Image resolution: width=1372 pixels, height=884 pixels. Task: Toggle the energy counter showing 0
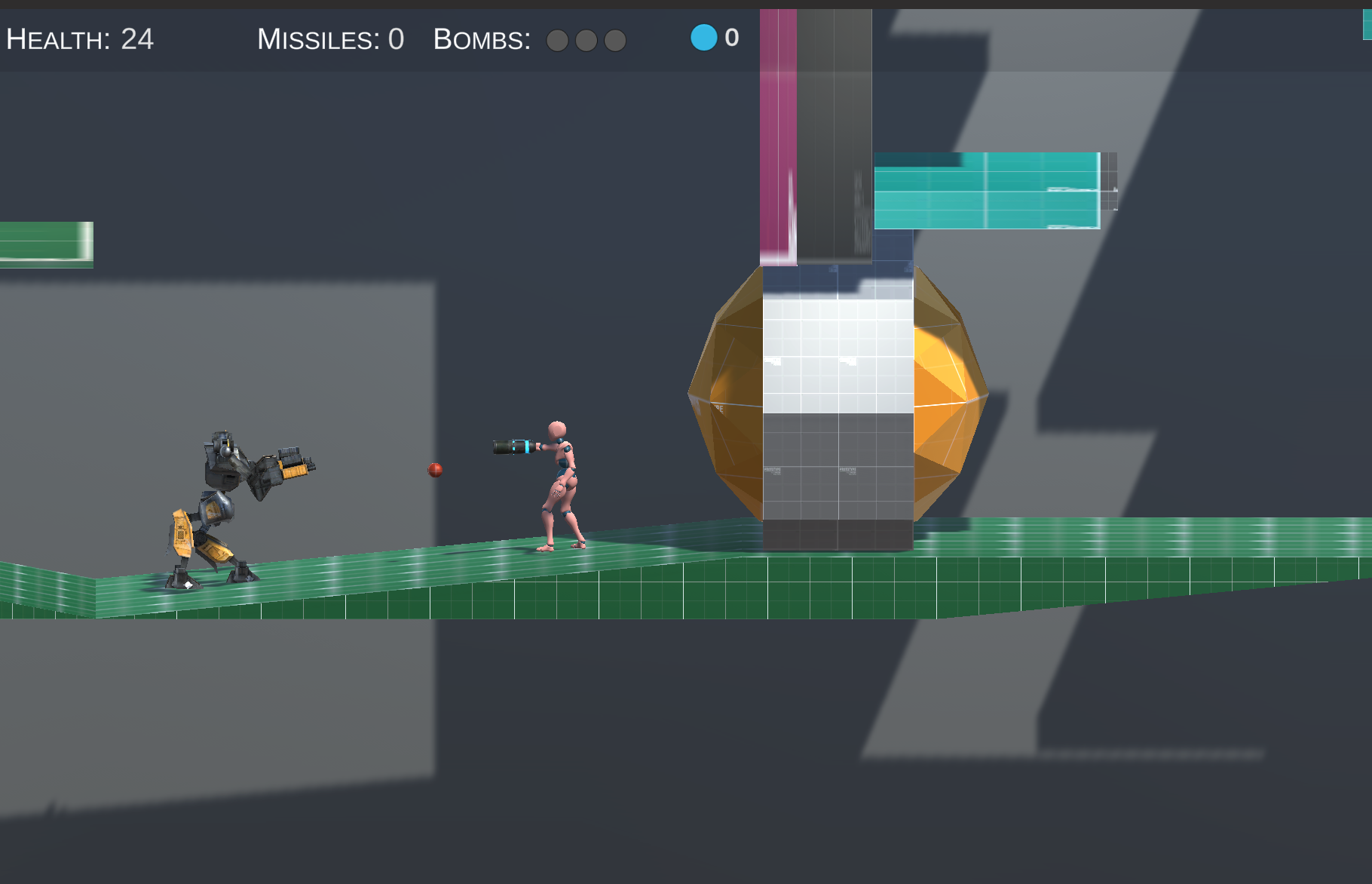[730, 38]
